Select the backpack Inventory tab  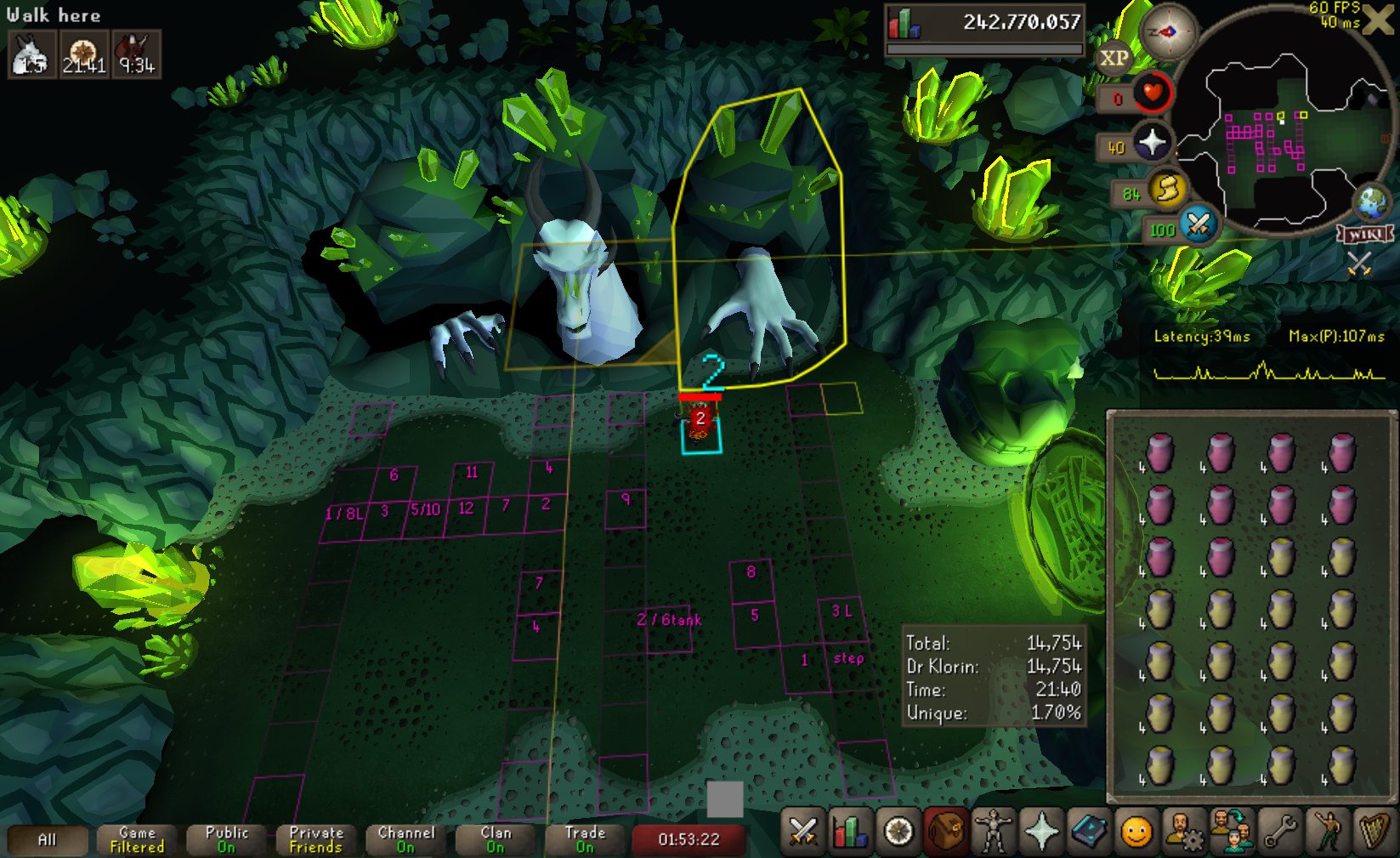(946, 832)
